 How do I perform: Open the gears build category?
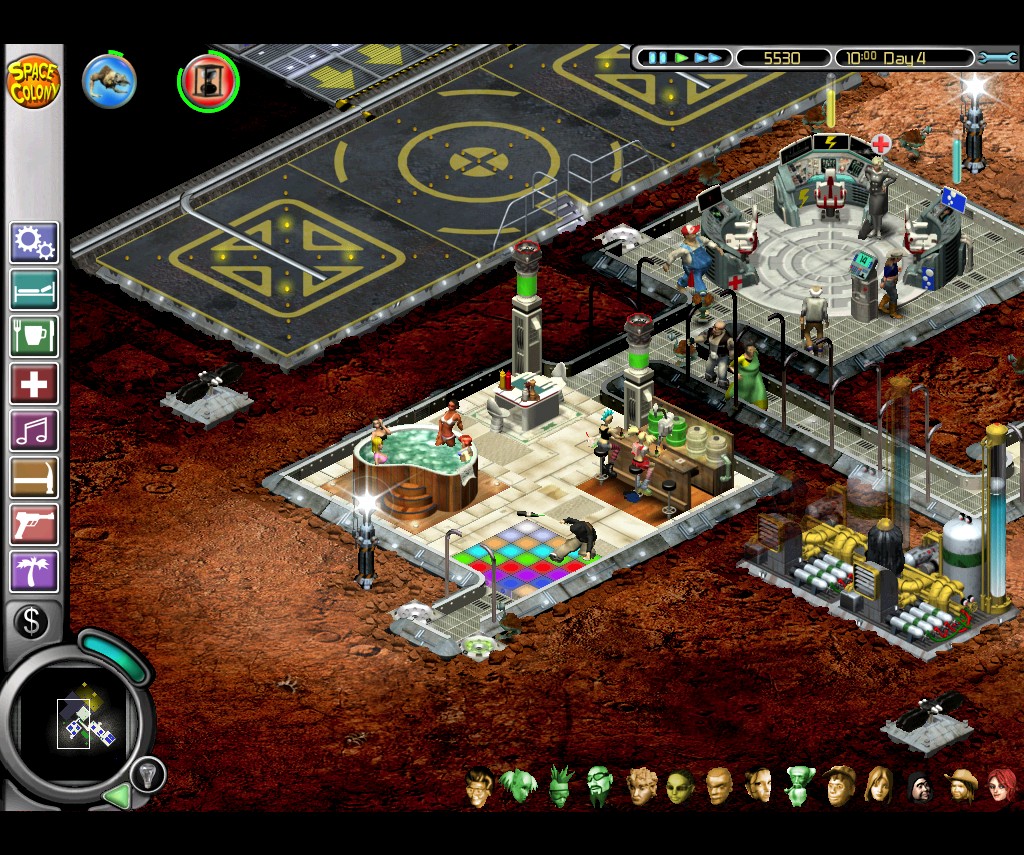(35, 243)
